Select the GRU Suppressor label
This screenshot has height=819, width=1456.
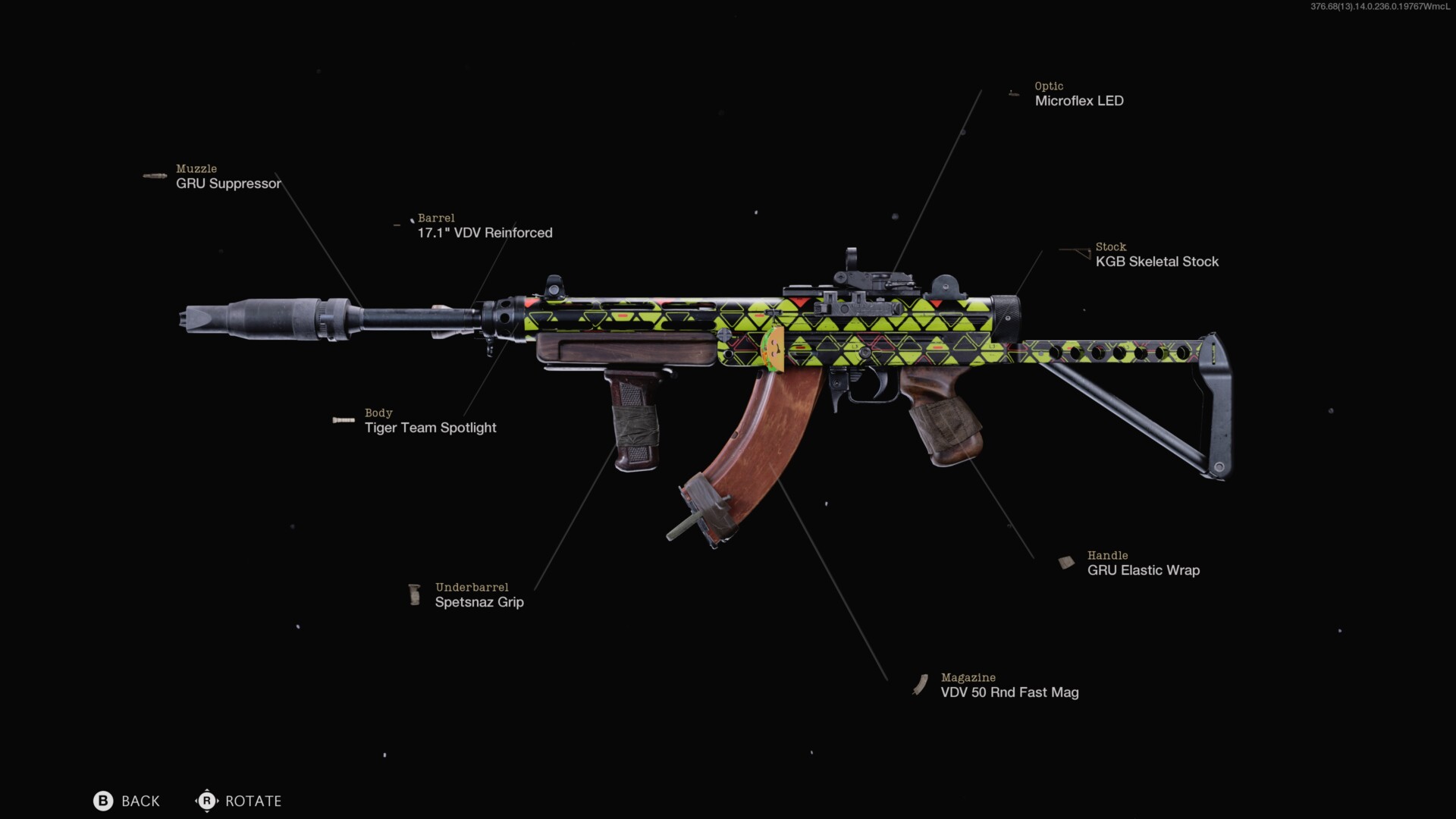(x=228, y=184)
